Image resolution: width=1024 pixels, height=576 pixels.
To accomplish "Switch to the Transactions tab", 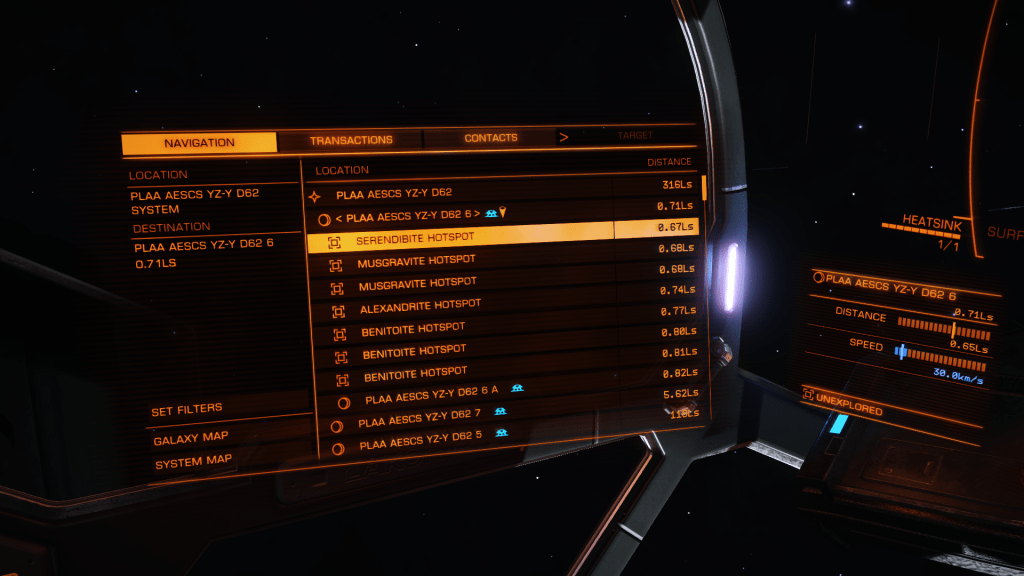I will 351,140.
